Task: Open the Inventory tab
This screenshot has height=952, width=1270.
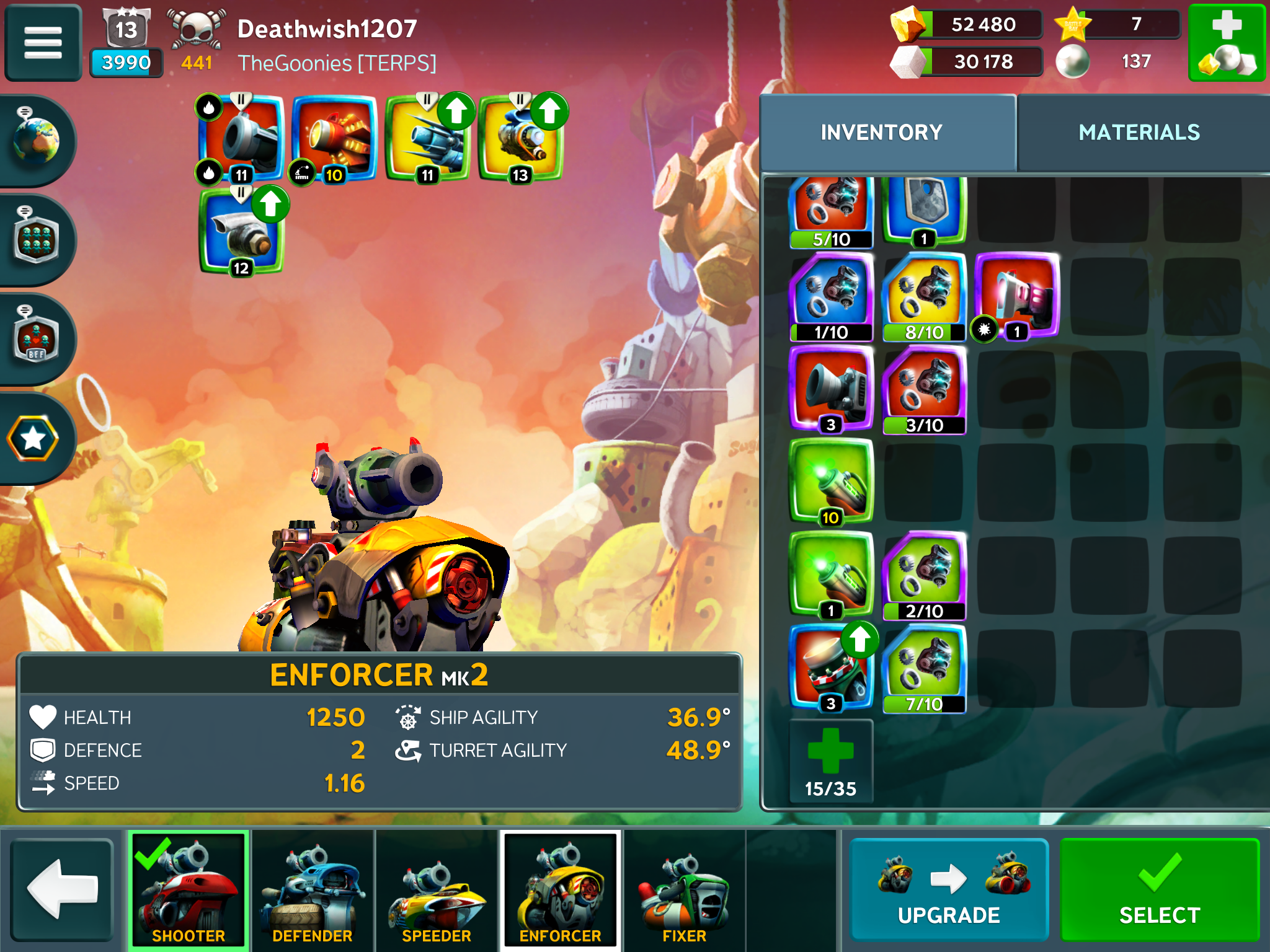Action: click(x=881, y=132)
